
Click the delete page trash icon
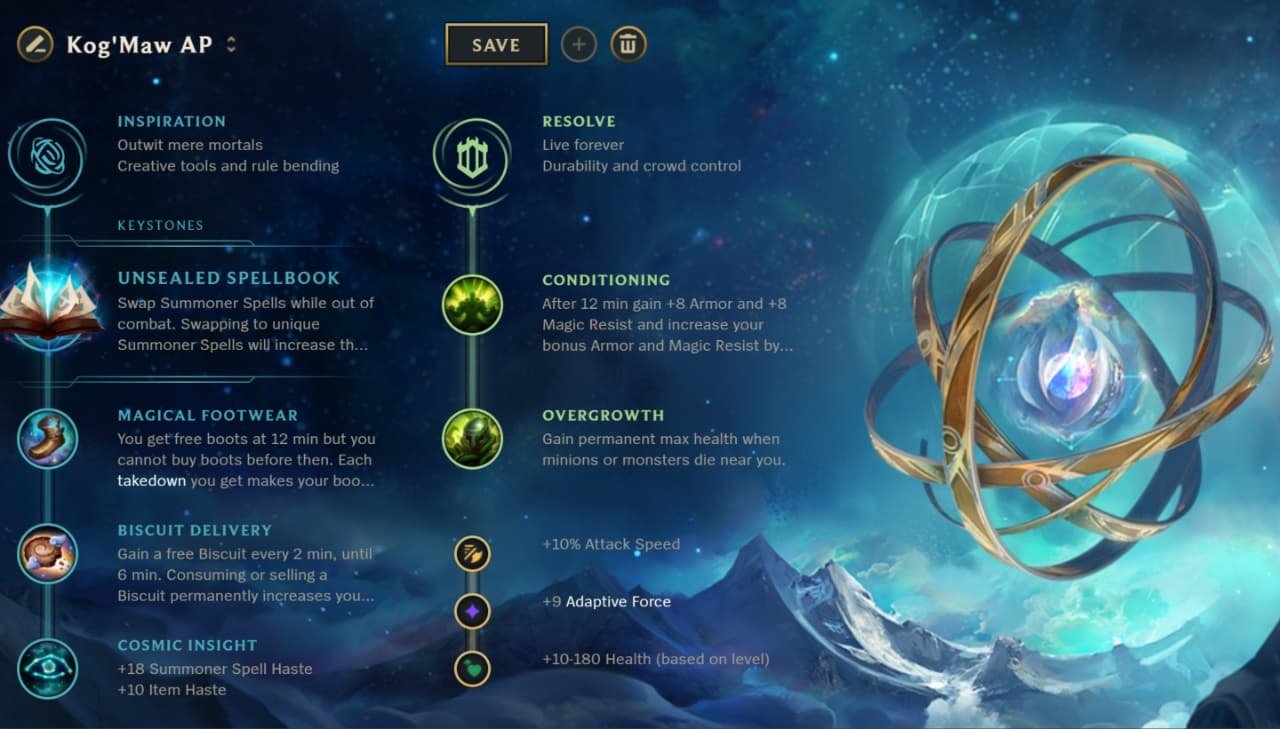(x=628, y=44)
